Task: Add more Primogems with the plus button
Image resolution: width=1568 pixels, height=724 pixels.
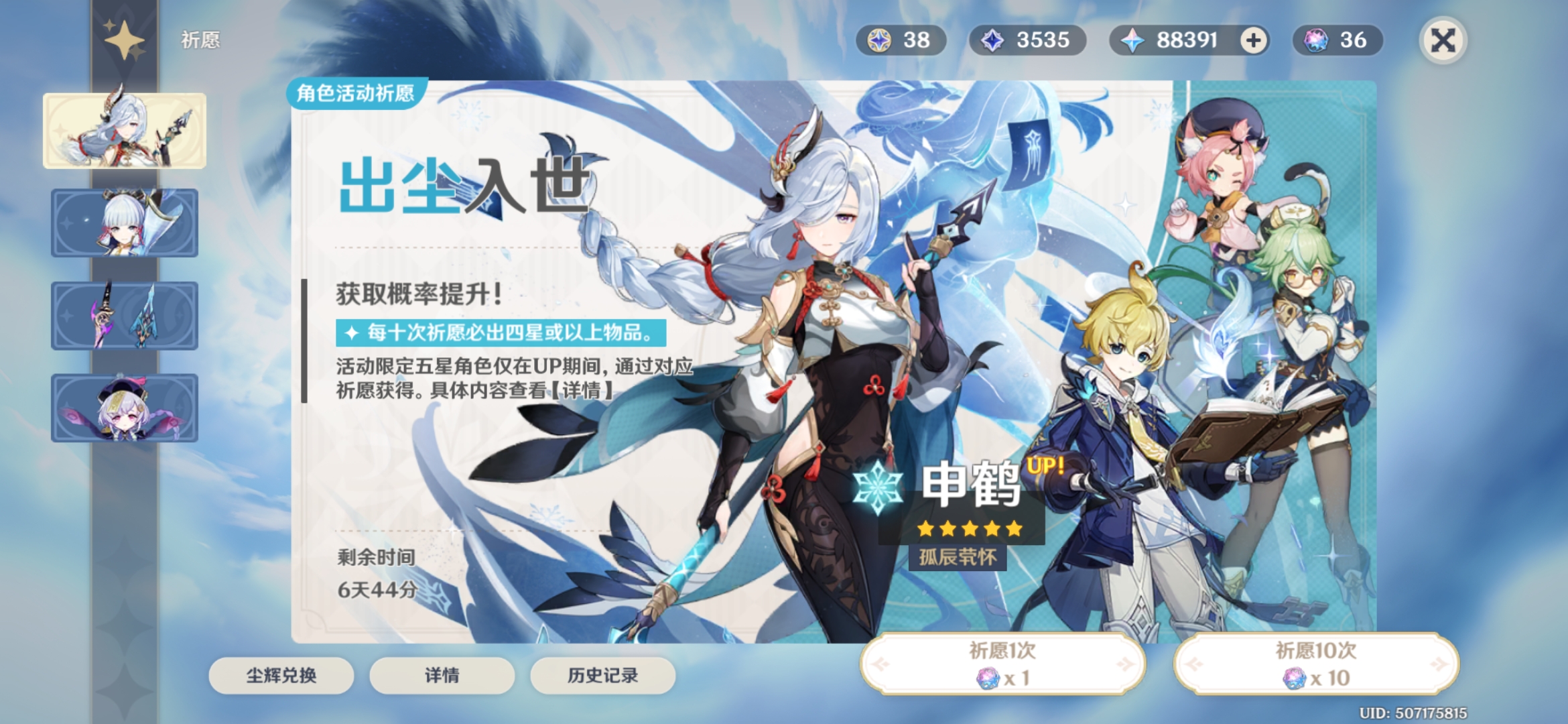Action: coord(1253,40)
